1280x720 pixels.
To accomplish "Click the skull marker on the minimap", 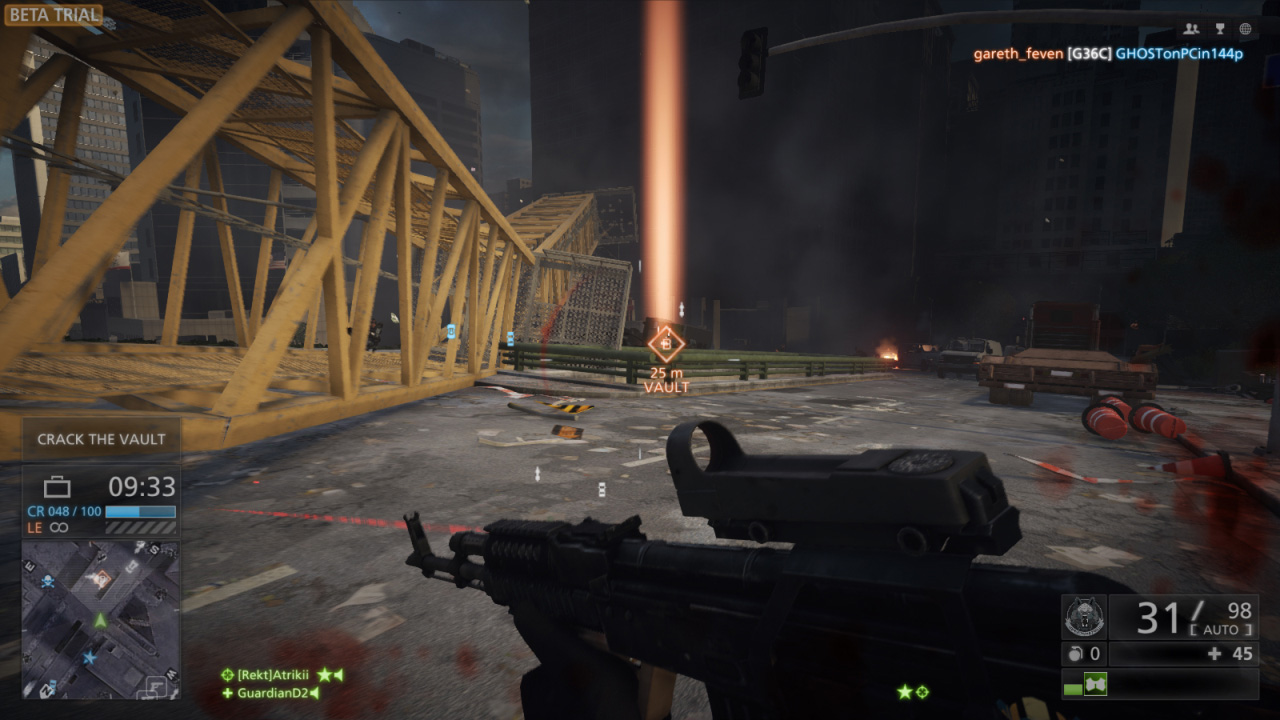I will (46, 581).
